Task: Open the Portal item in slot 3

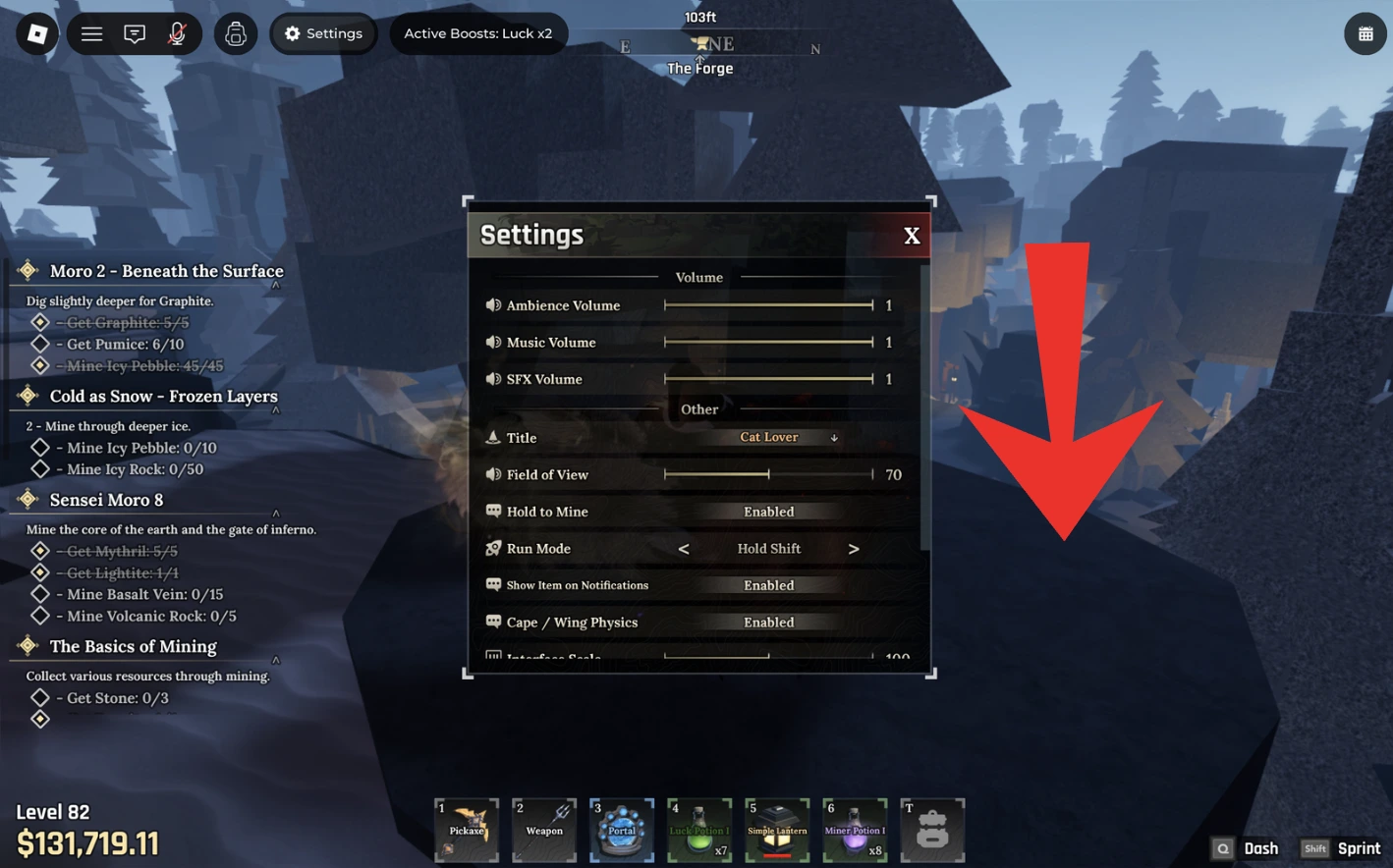Action: (621, 830)
